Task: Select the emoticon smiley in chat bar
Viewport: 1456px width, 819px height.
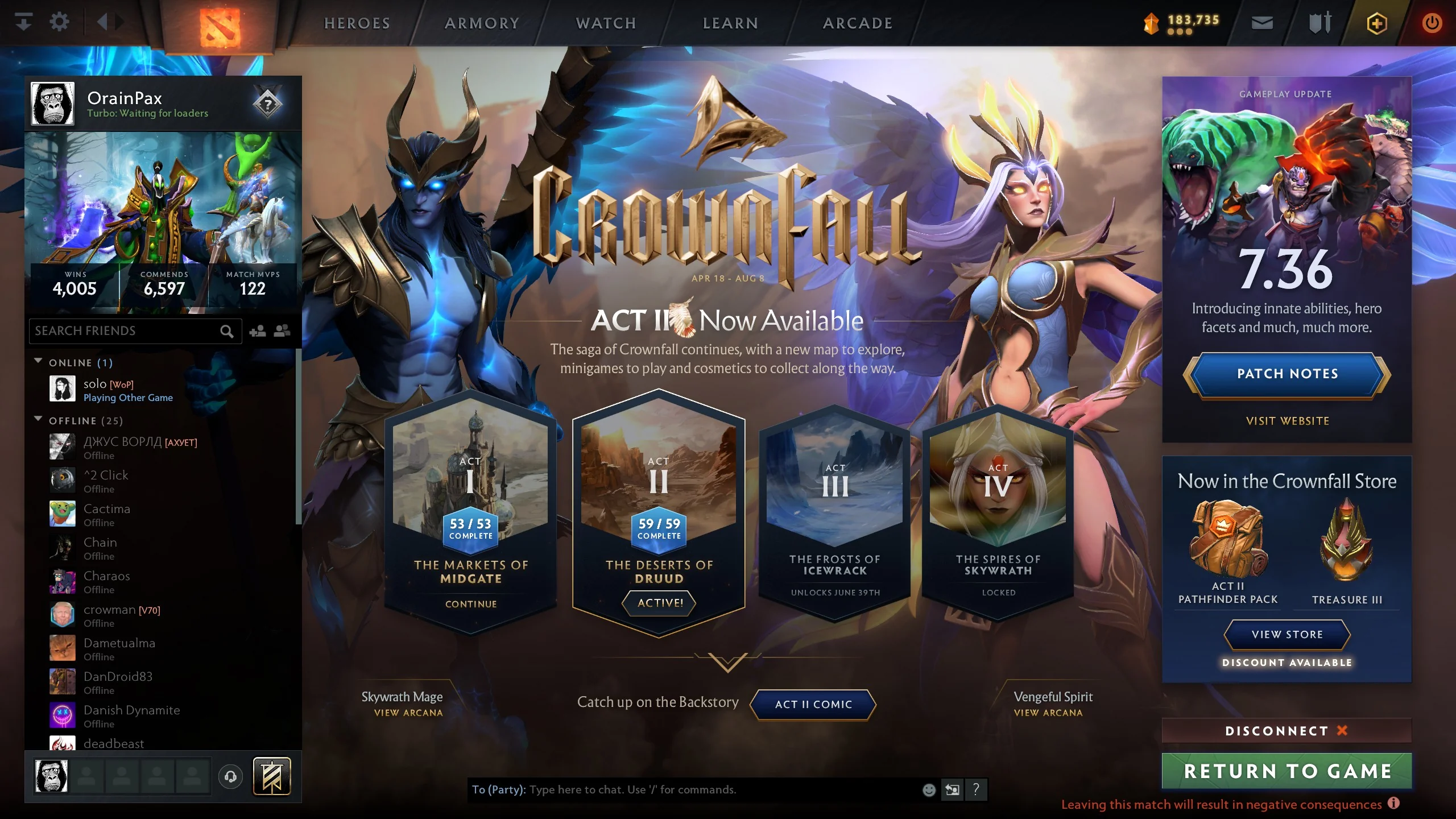Action: [x=928, y=790]
